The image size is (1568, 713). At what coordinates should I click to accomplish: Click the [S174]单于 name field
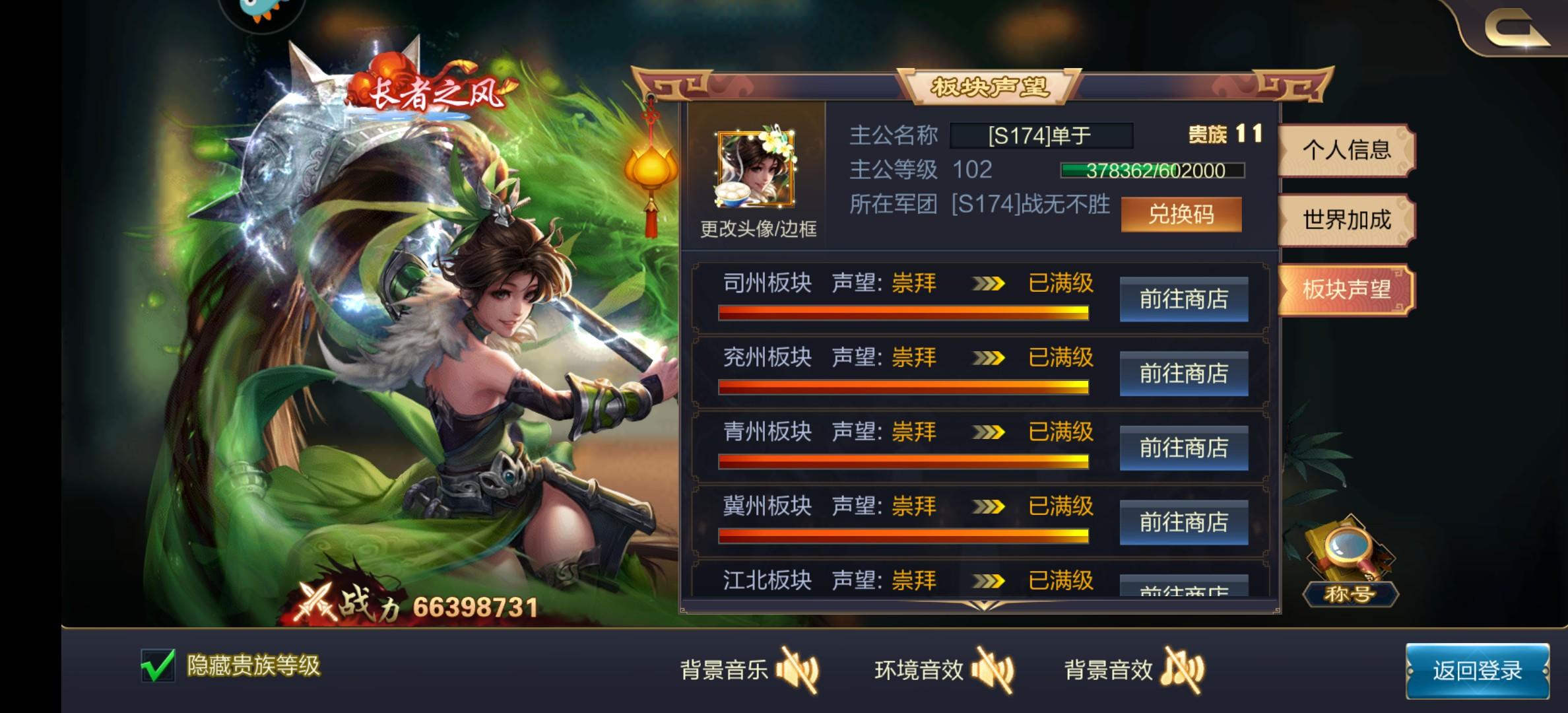1041,137
